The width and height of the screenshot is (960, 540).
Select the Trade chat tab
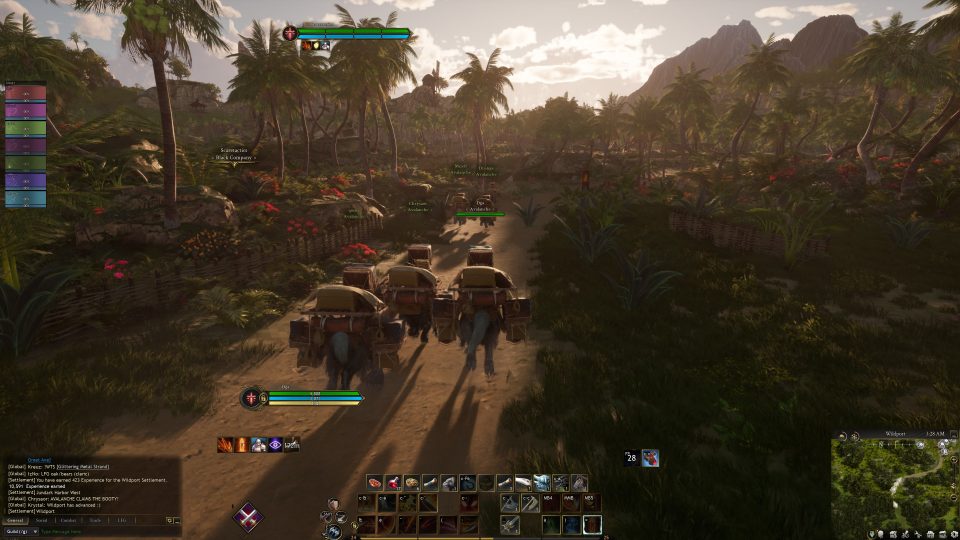[95, 520]
